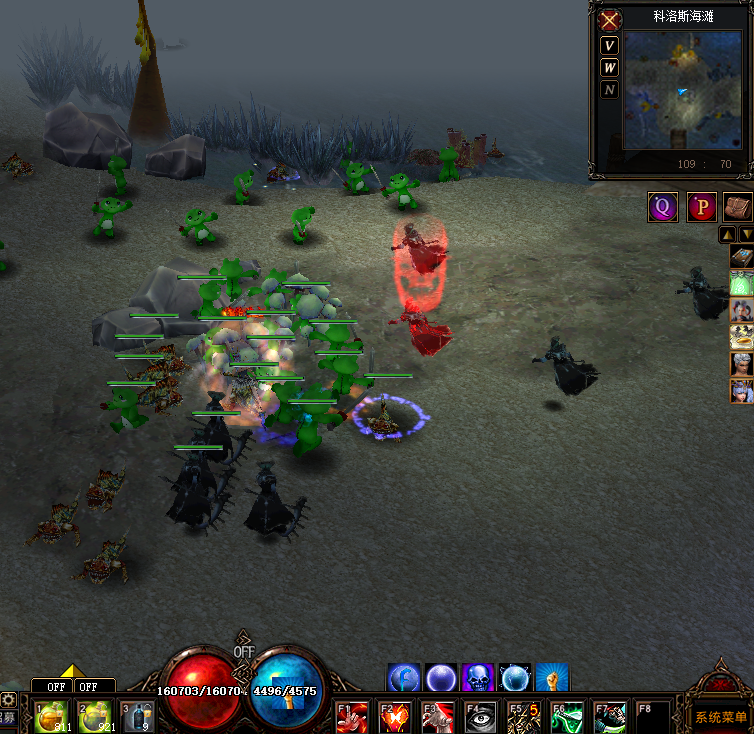Image resolution: width=754 pixels, height=734 pixels.
Task: Click the N button beside the minimap
Action: pos(609,90)
